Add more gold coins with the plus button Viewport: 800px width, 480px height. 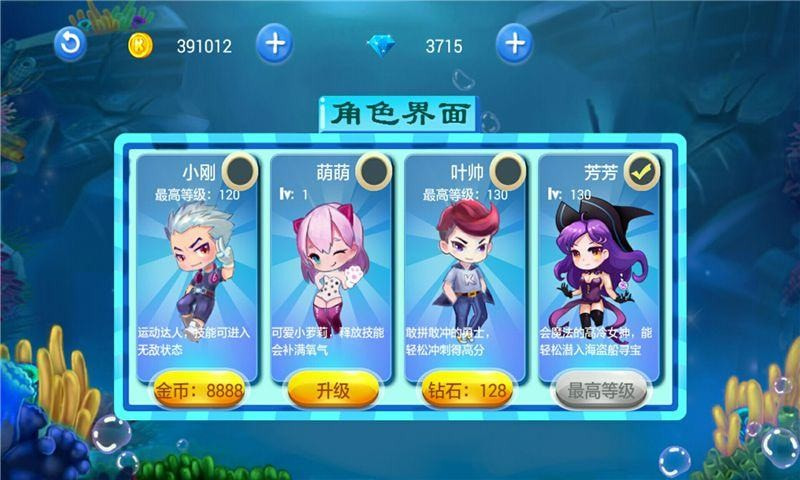(274, 44)
